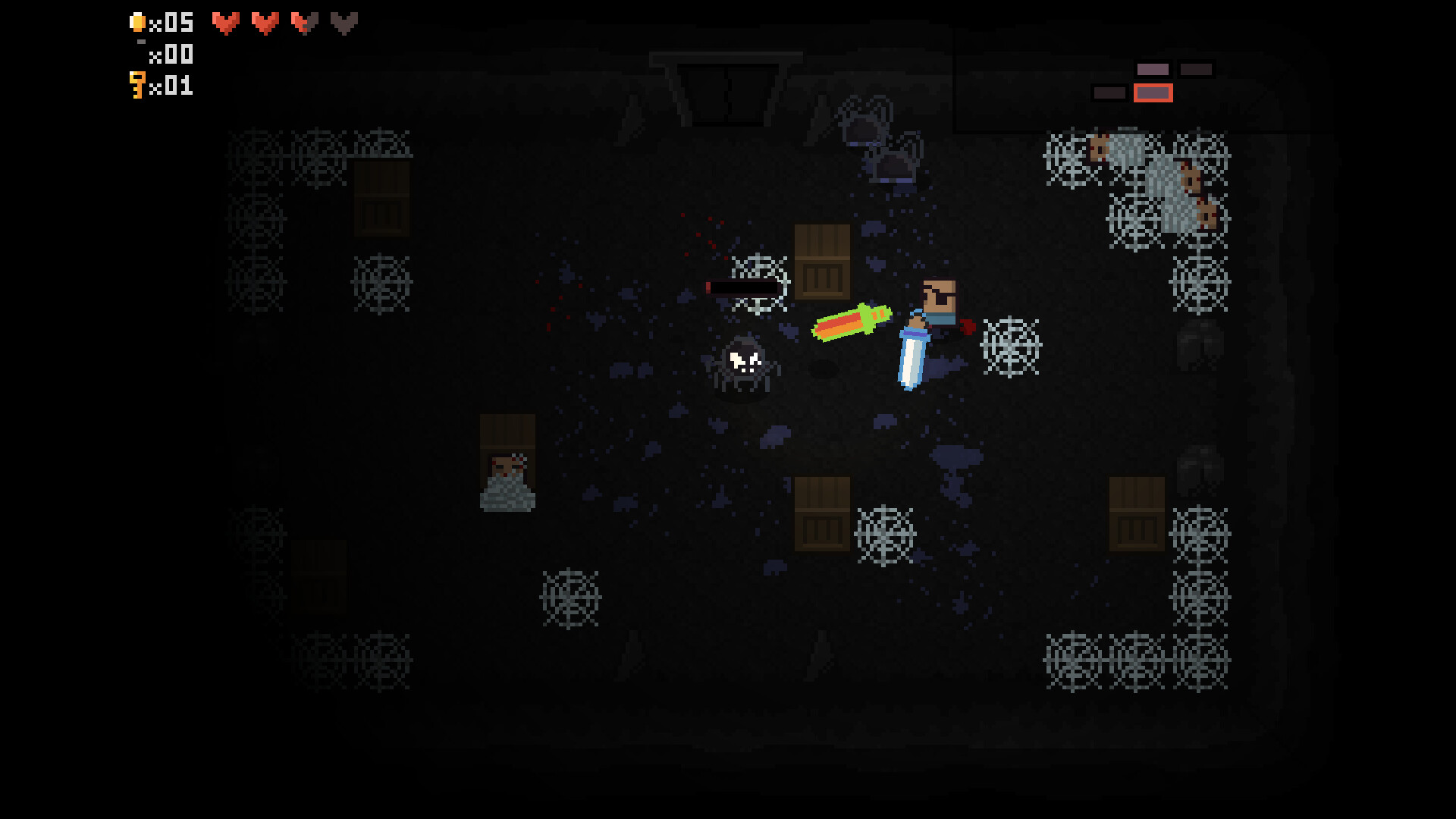Click the crate near the center of the room
The image size is (1456, 819).
point(824,262)
